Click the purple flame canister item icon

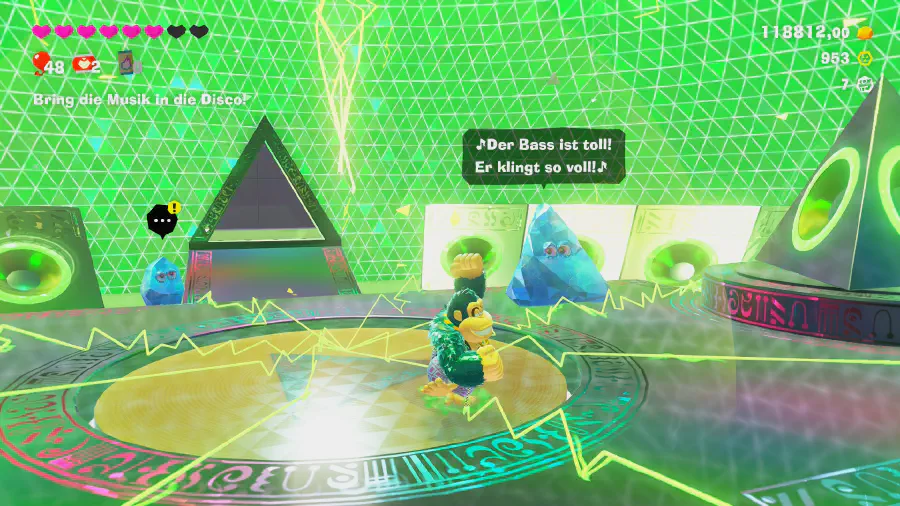coord(126,64)
